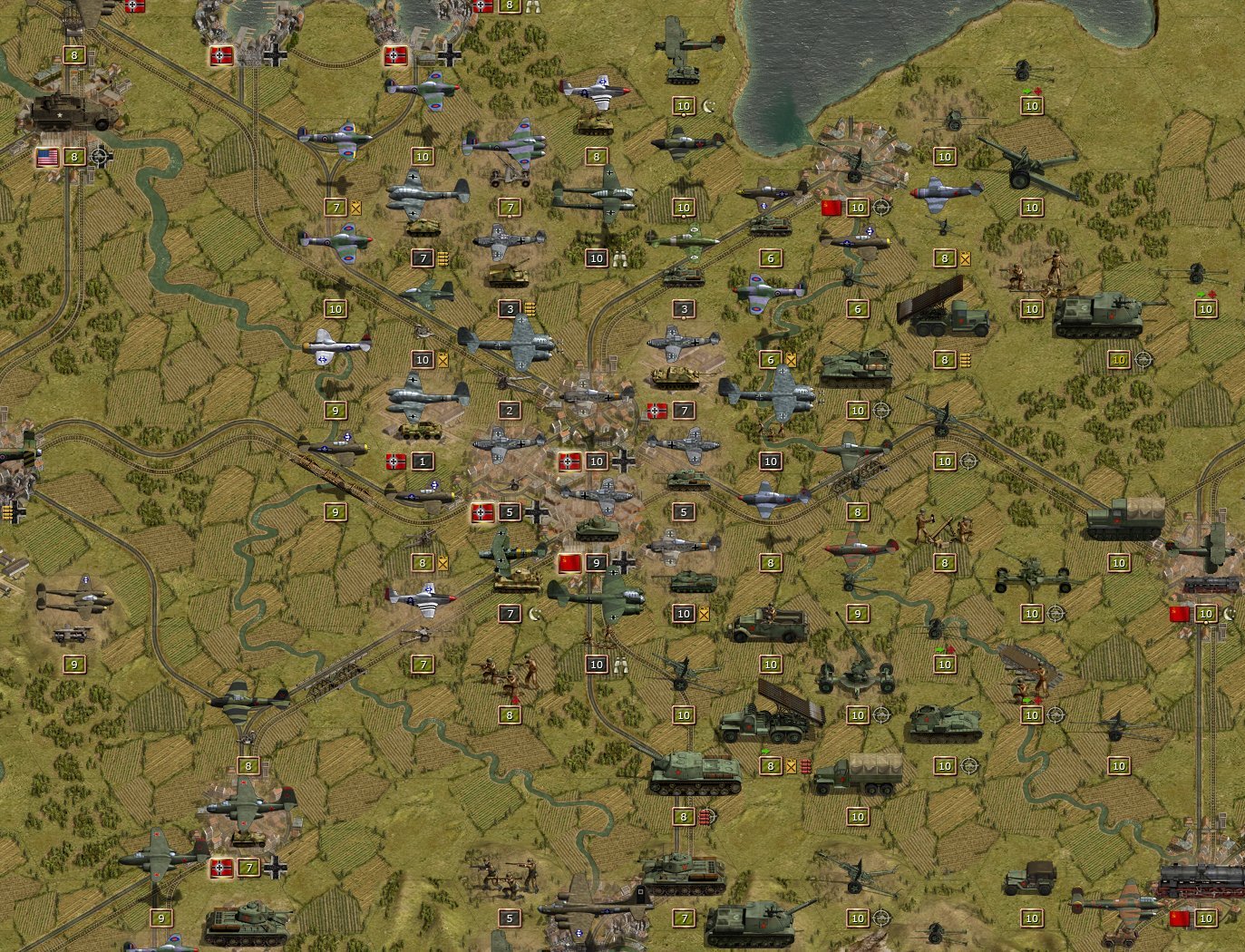Click the ammo bullets indicator next to the strength-3 badge
Screen dimensions: 1245x952
pyautogui.click(x=529, y=308)
